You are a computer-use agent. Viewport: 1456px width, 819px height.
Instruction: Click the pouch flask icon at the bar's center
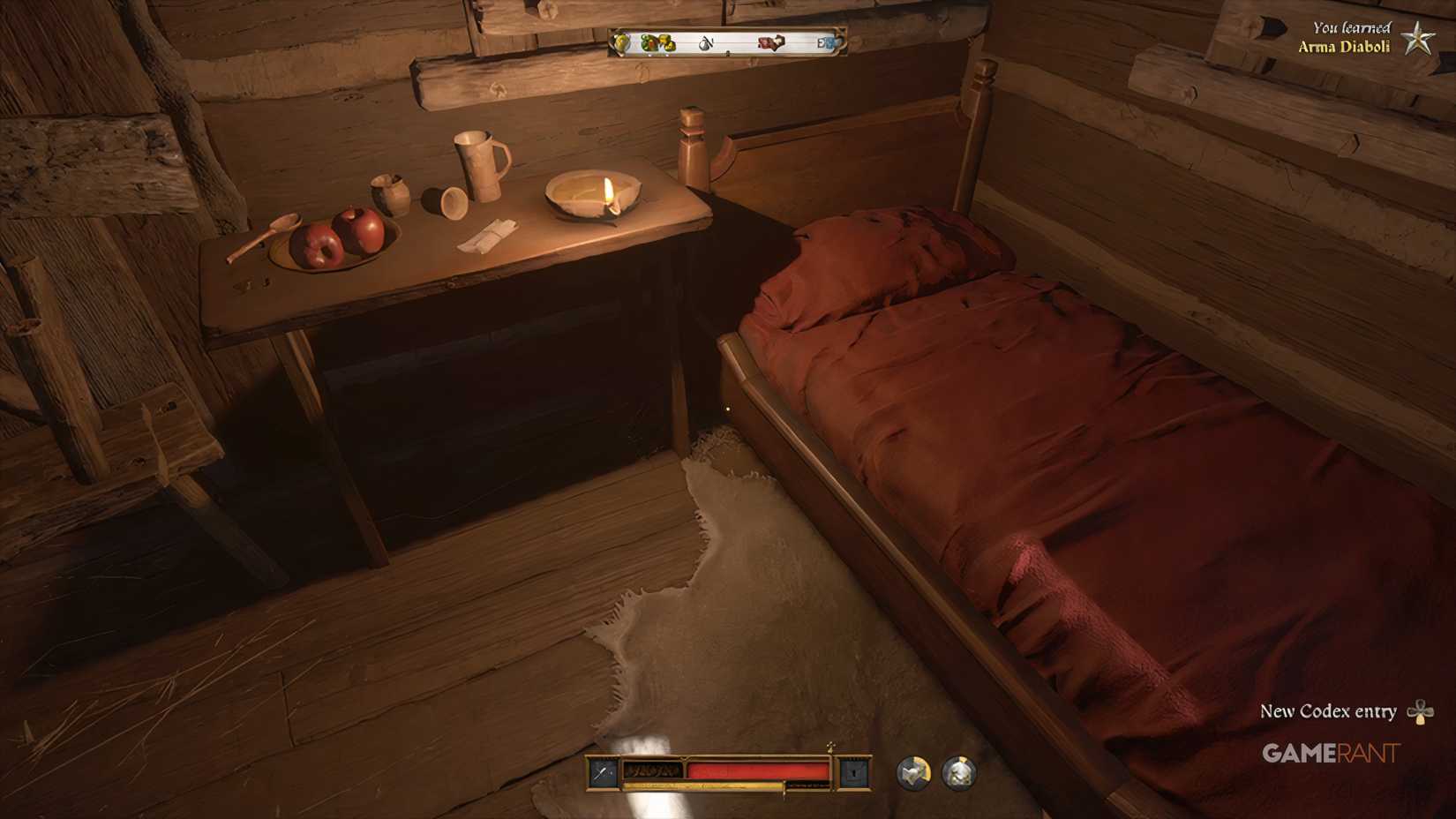coord(704,42)
